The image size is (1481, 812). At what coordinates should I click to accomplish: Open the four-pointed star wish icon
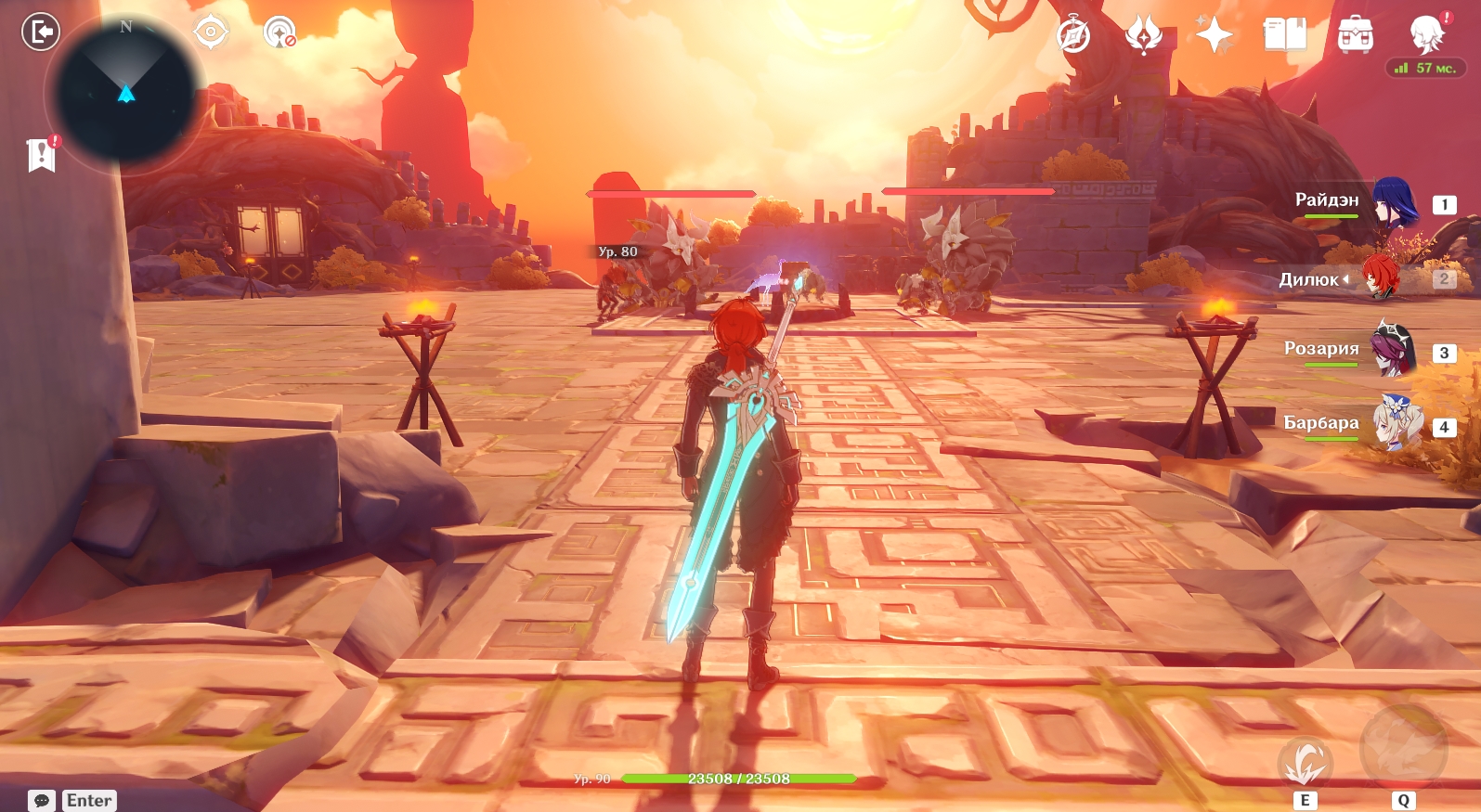(x=1214, y=36)
